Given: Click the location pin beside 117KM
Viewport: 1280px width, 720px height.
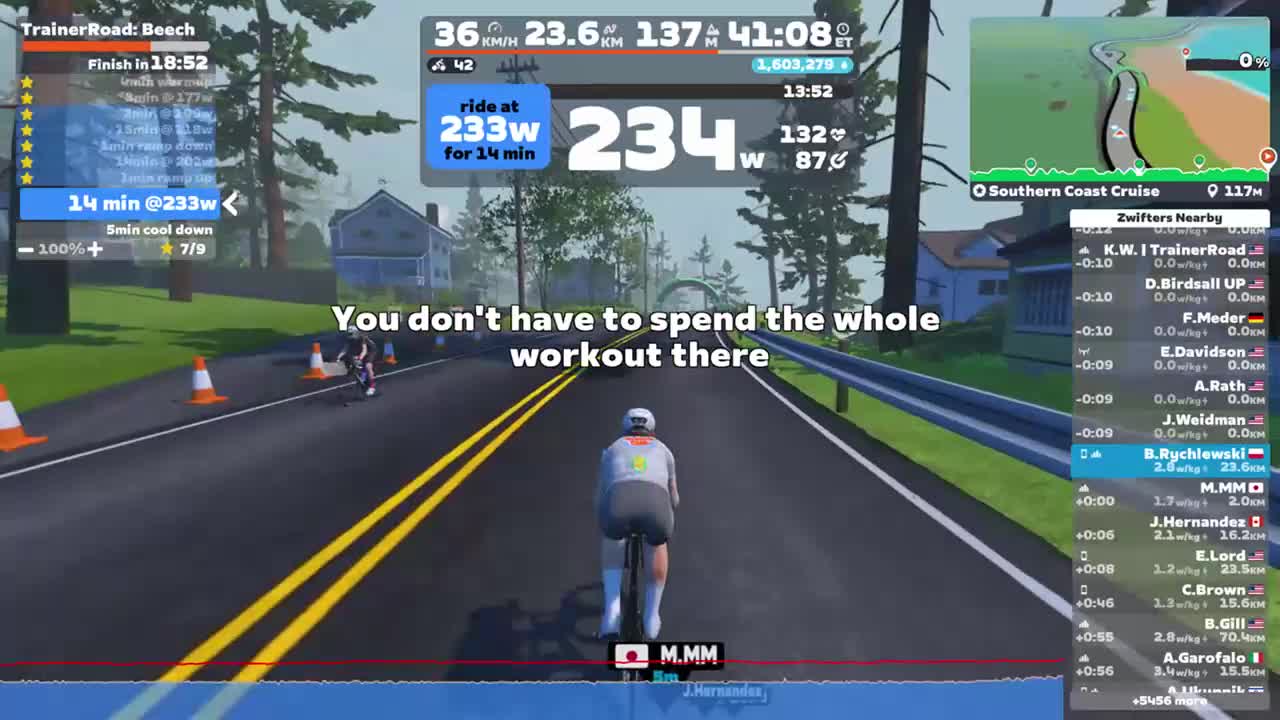Looking at the screenshot, I should (1211, 191).
